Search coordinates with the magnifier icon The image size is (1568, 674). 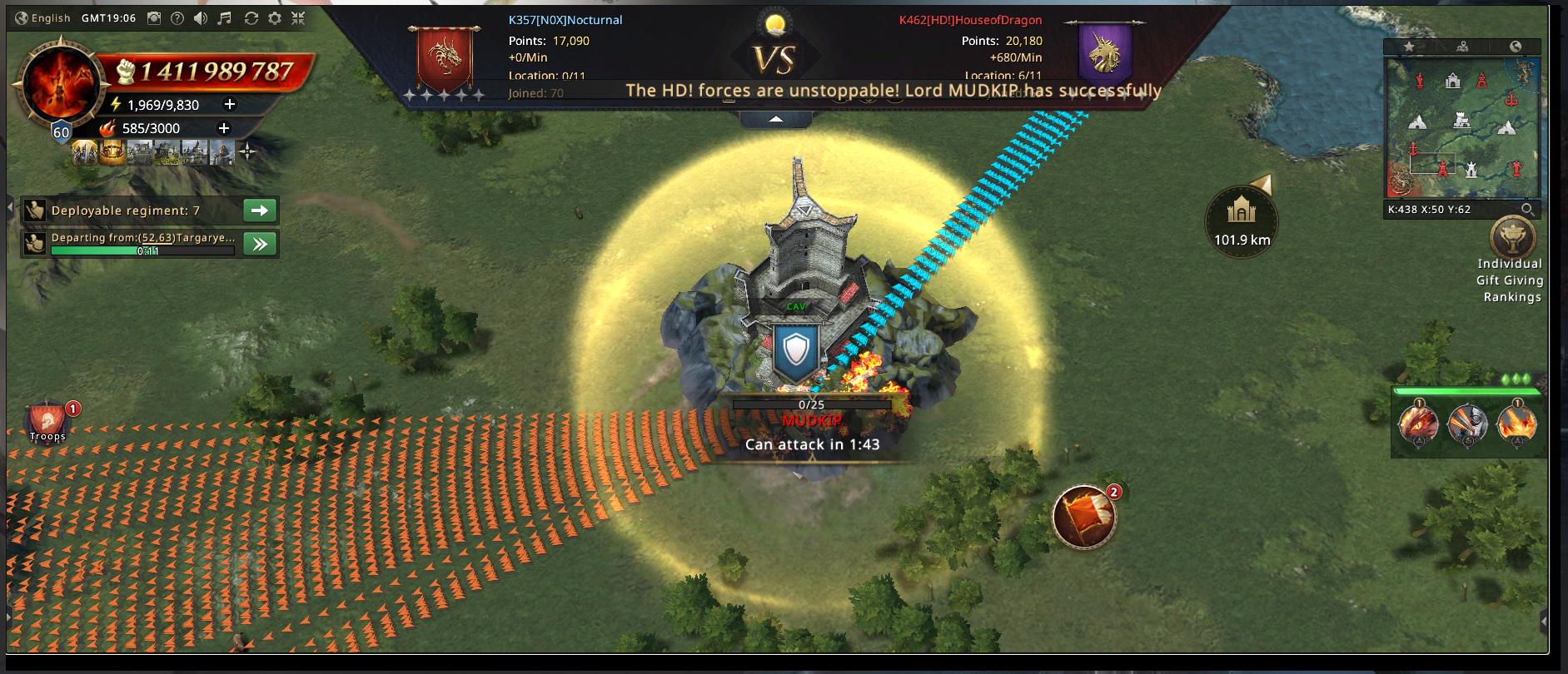click(x=1527, y=210)
